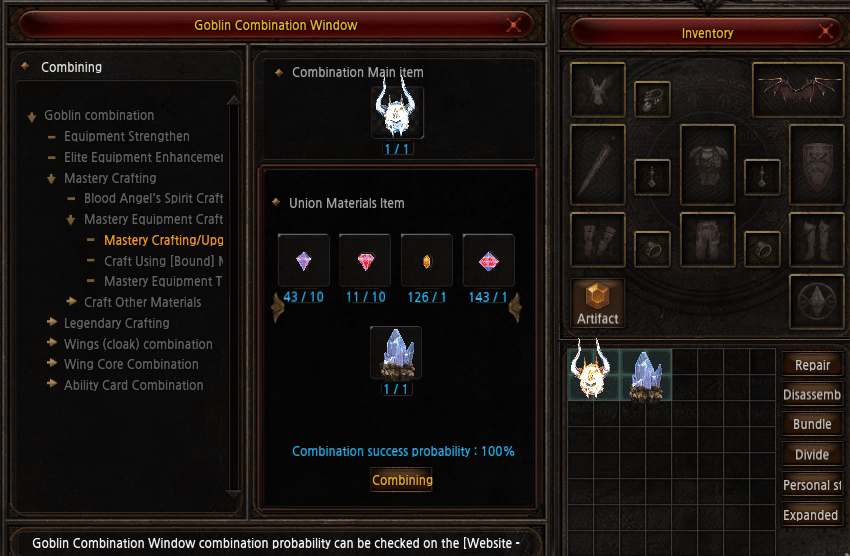Select the horned helm in inventory grid
Viewport: 850px width, 556px height.
tap(594, 373)
